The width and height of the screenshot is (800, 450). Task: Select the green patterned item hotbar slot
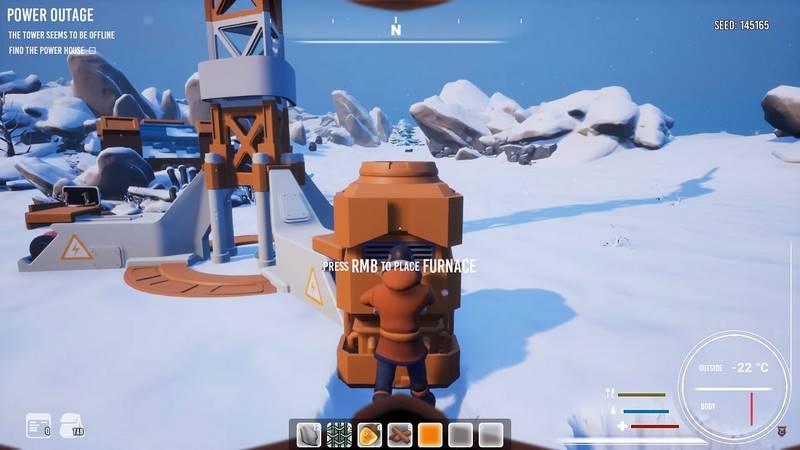[339, 435]
